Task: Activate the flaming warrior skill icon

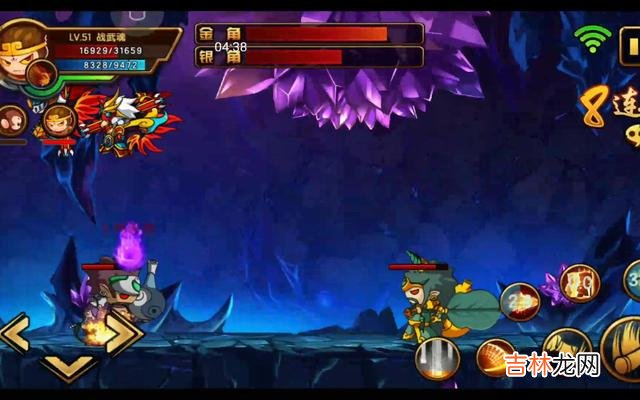Action: click(579, 282)
